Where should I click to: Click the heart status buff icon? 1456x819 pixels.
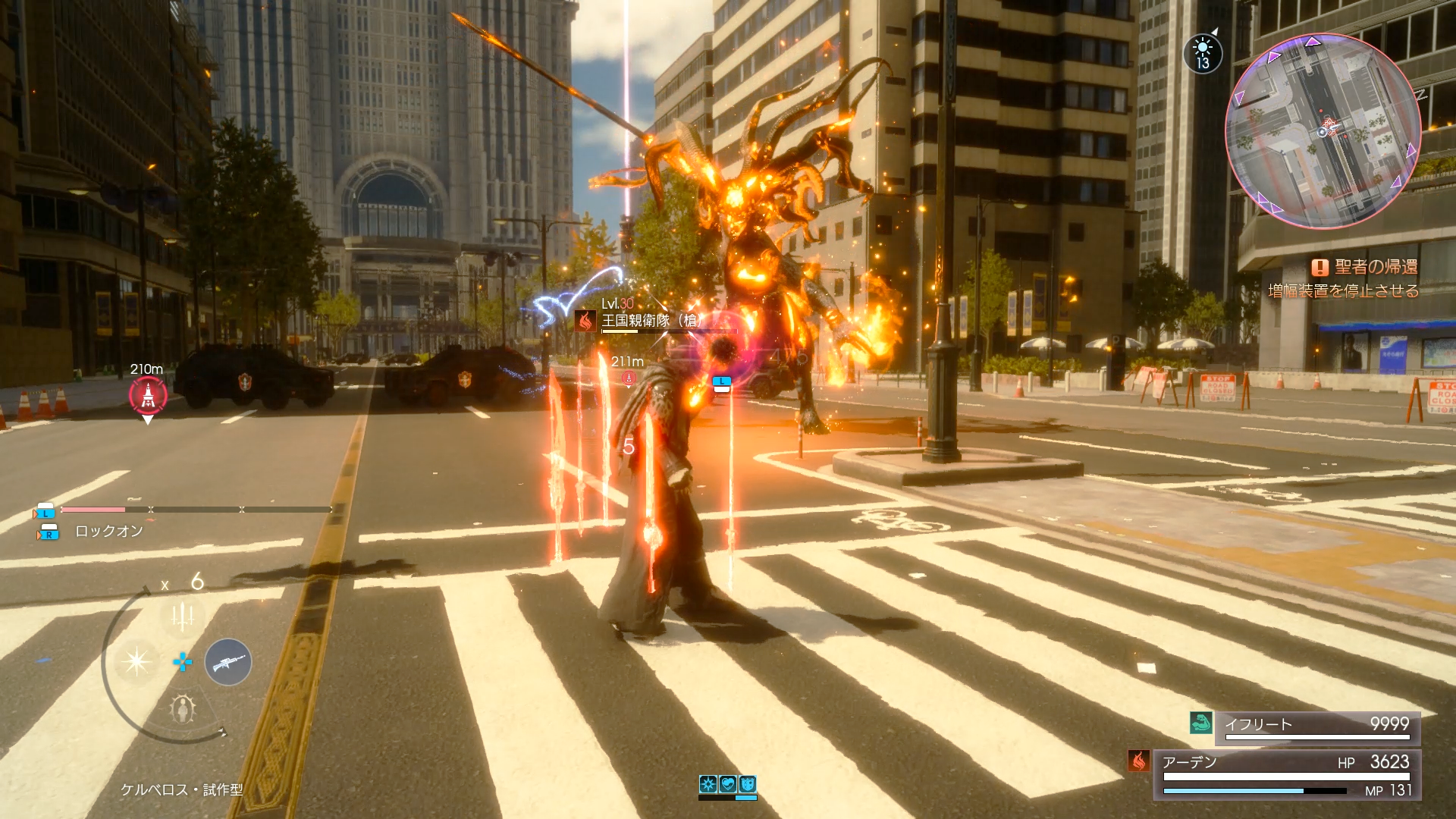point(728,784)
